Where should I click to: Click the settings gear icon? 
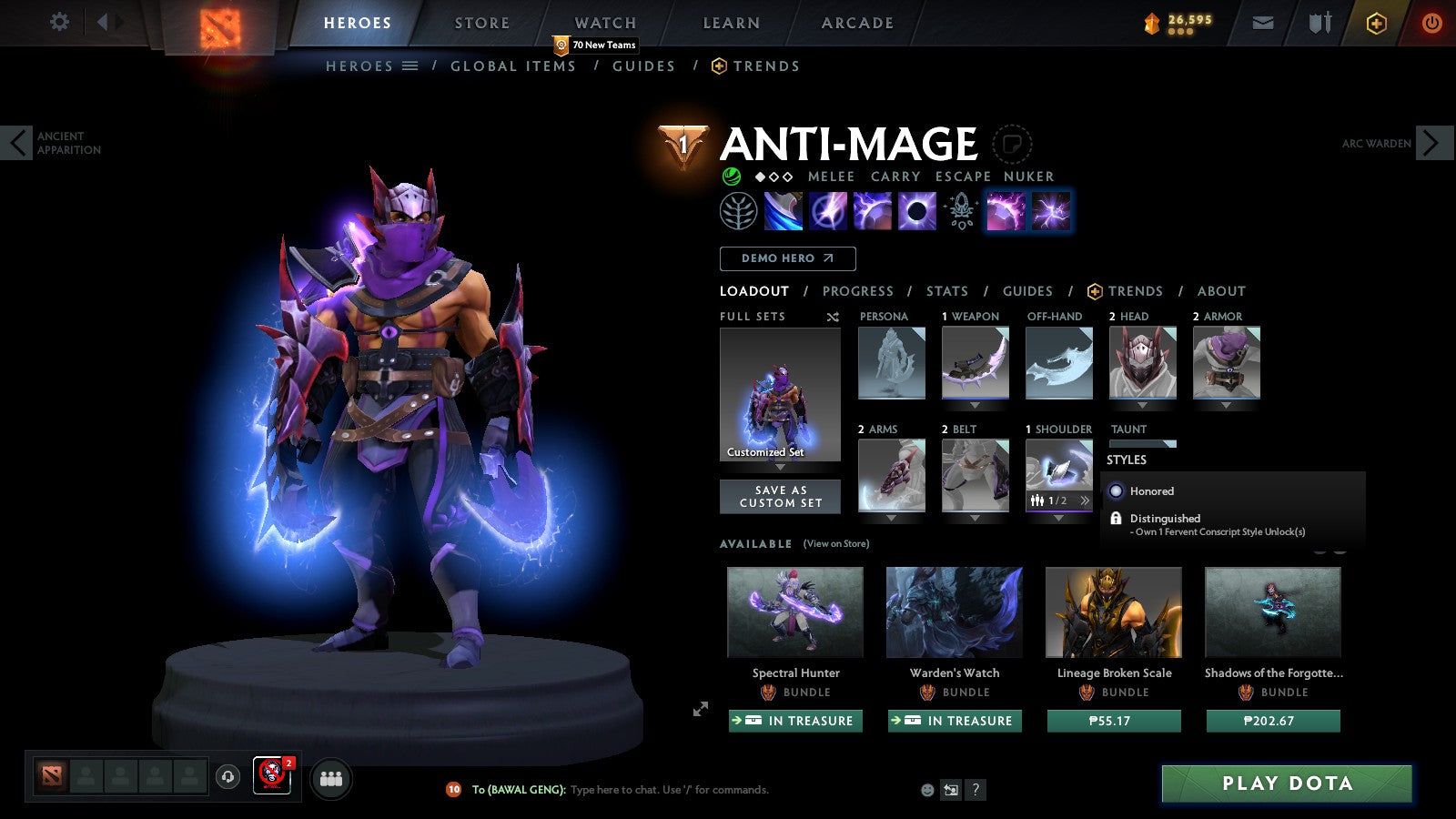pyautogui.click(x=59, y=22)
